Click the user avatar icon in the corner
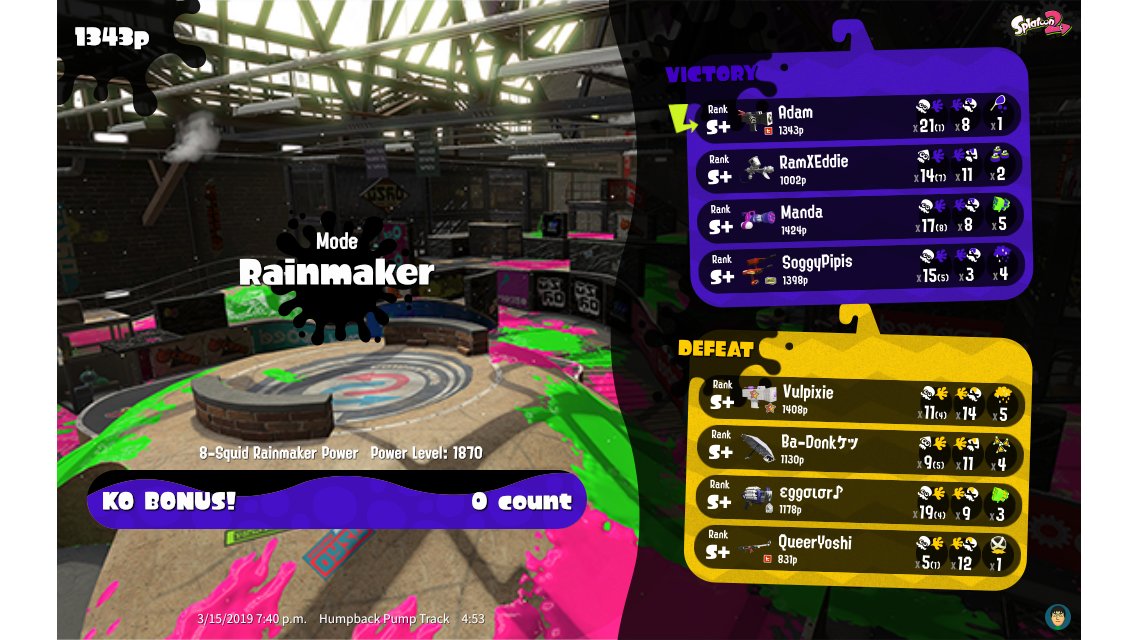Screen dimensions: 1138x640 (1057, 615)
